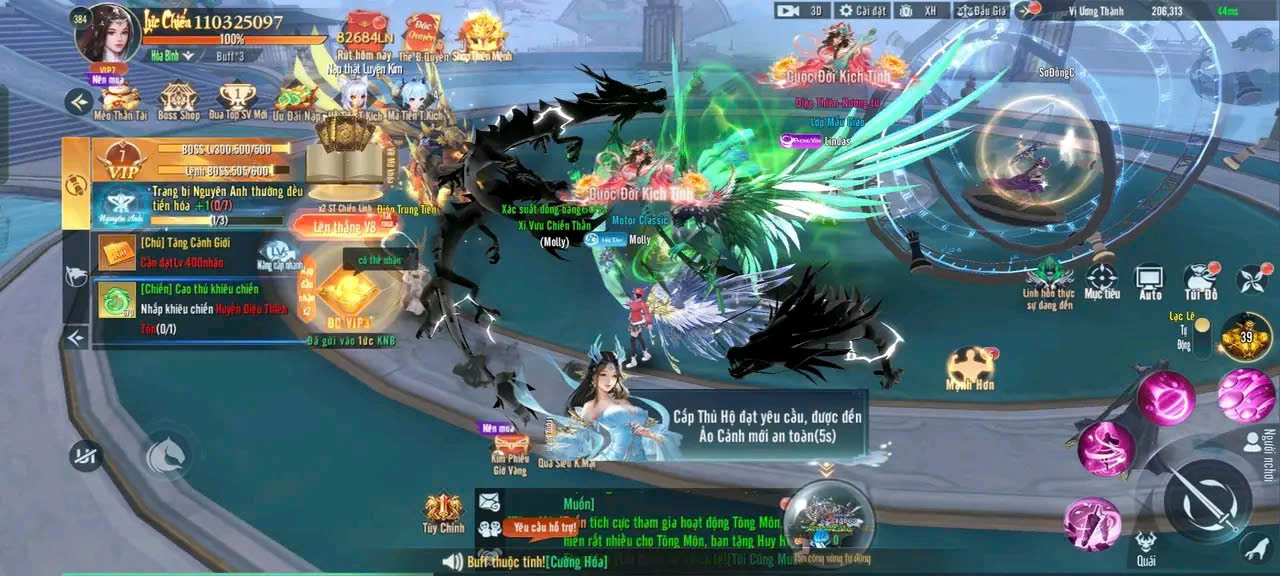Screen dimensions: 1280x576
Task: Open the Mèo Thần Tài event
Action: click(120, 99)
